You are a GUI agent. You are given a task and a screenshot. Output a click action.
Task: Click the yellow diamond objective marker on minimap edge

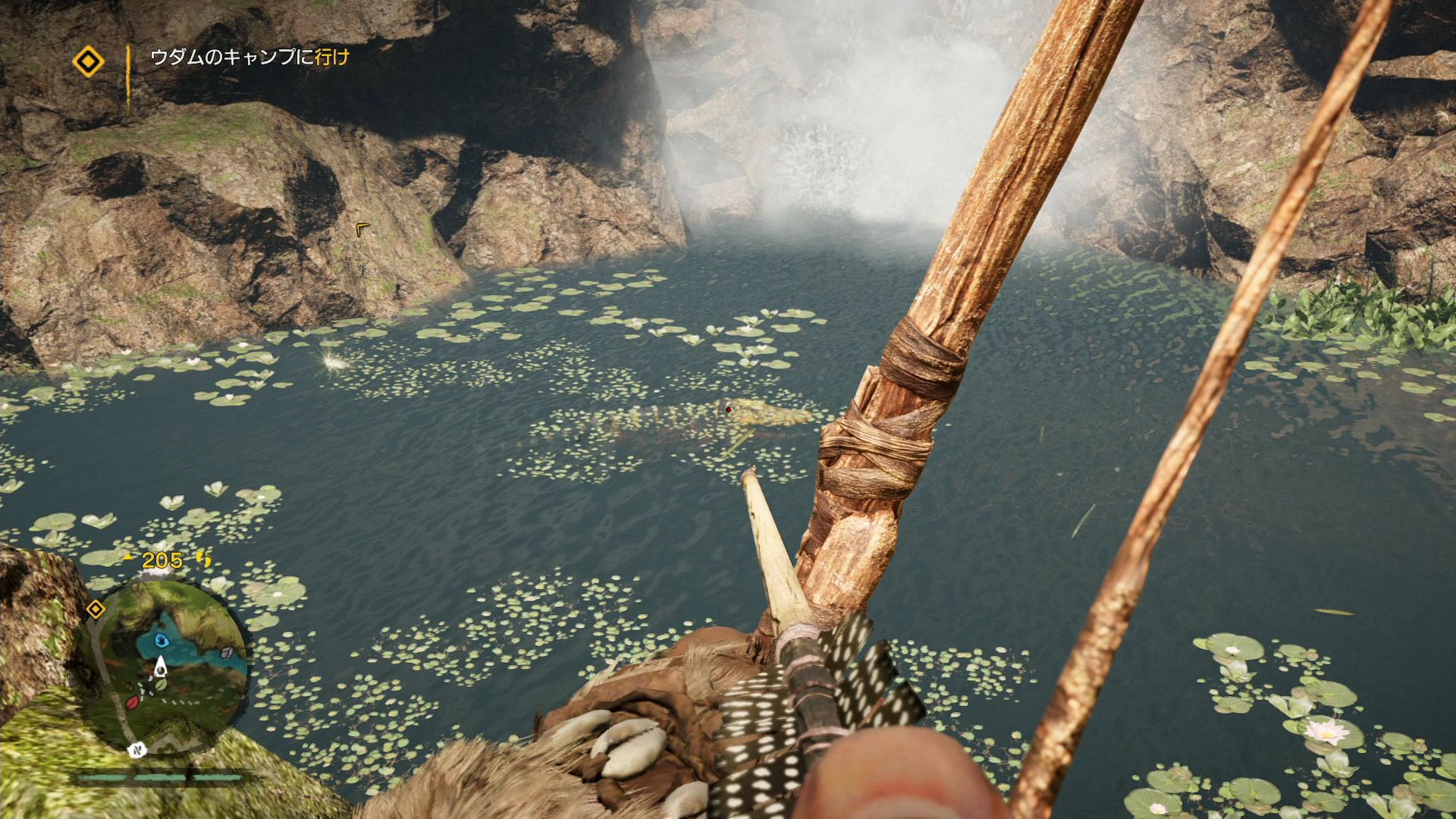point(96,609)
